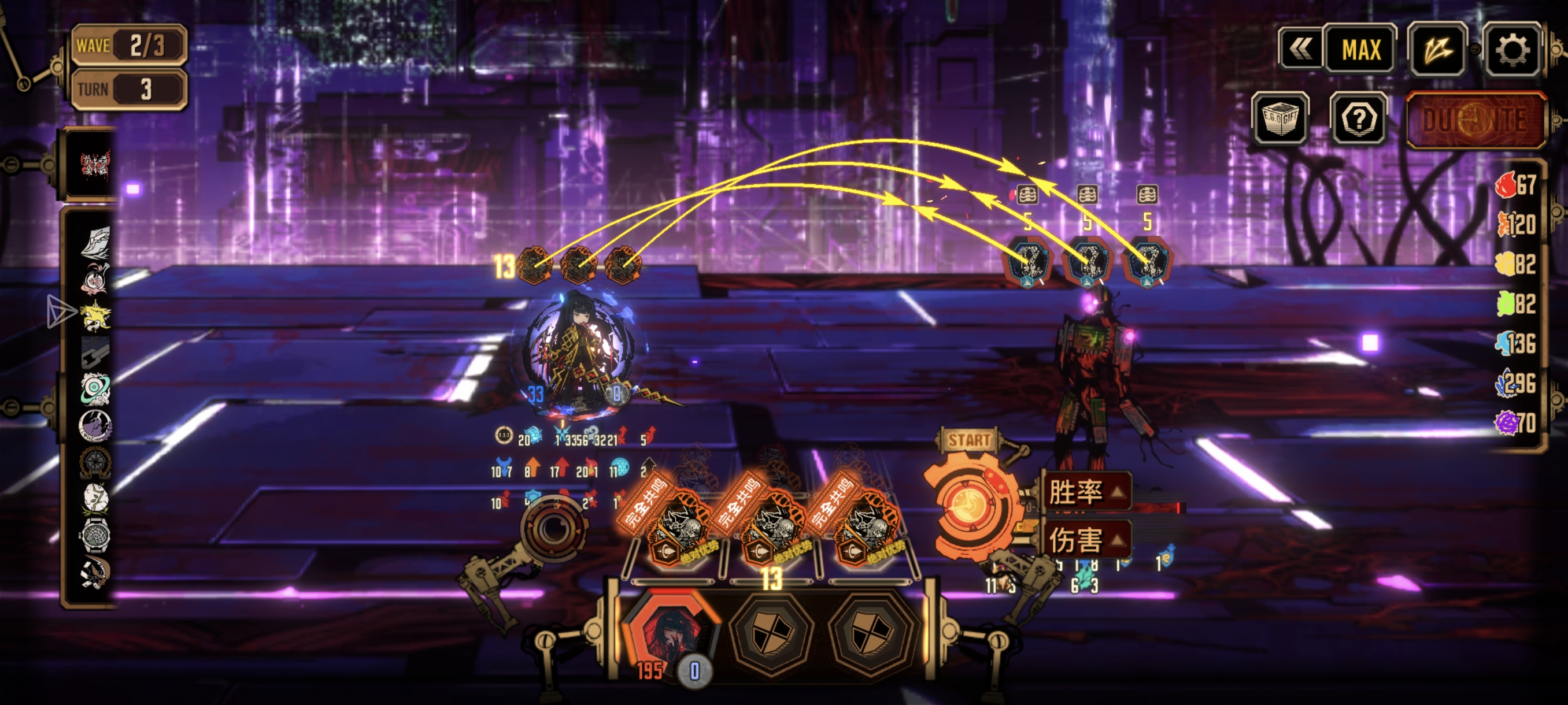Viewport: 1568px width, 705px height.
Task: Choose the 胜率 win rate auto-select
Action: click(x=1087, y=491)
